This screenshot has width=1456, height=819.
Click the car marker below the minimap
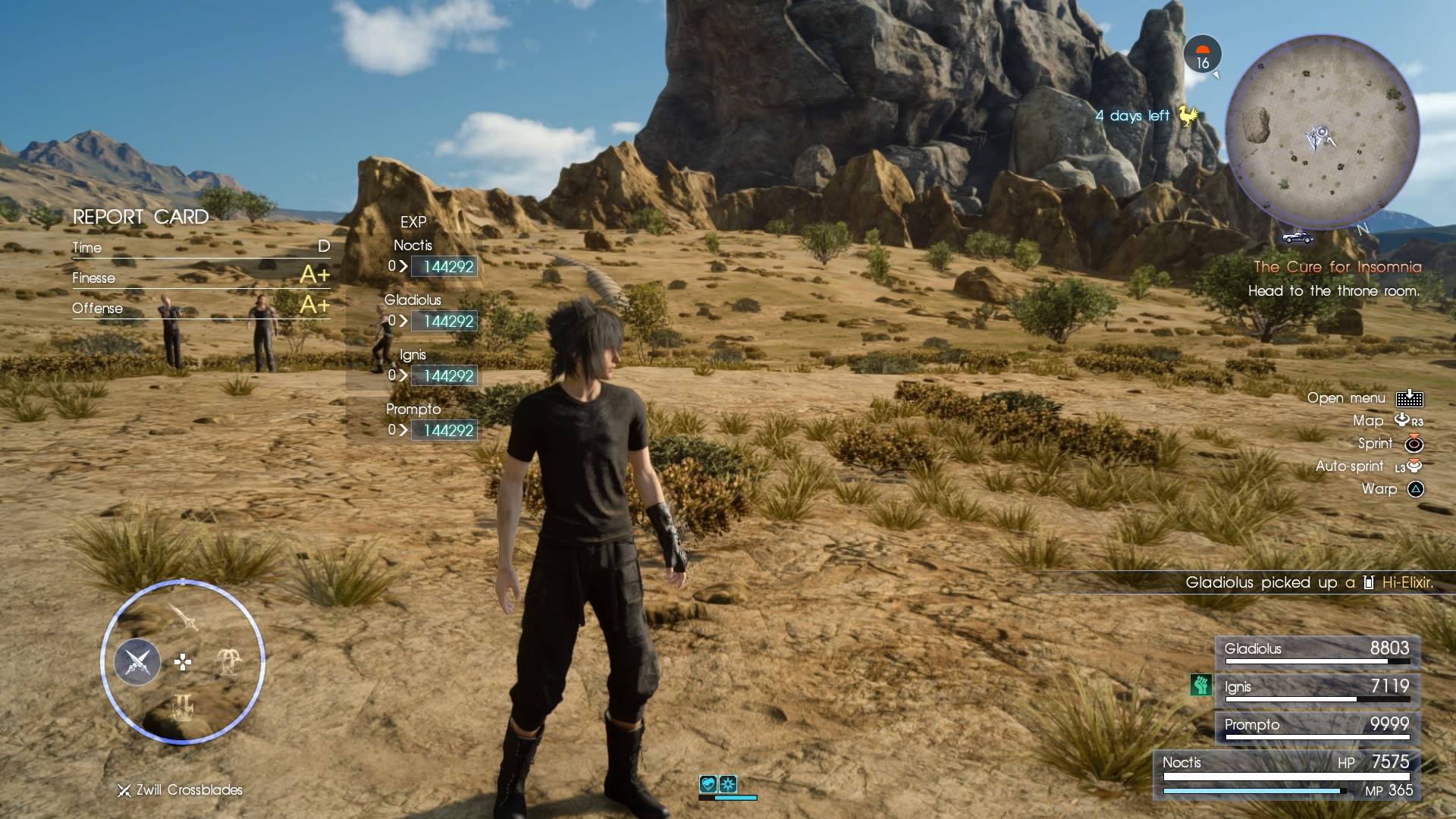click(x=1298, y=237)
